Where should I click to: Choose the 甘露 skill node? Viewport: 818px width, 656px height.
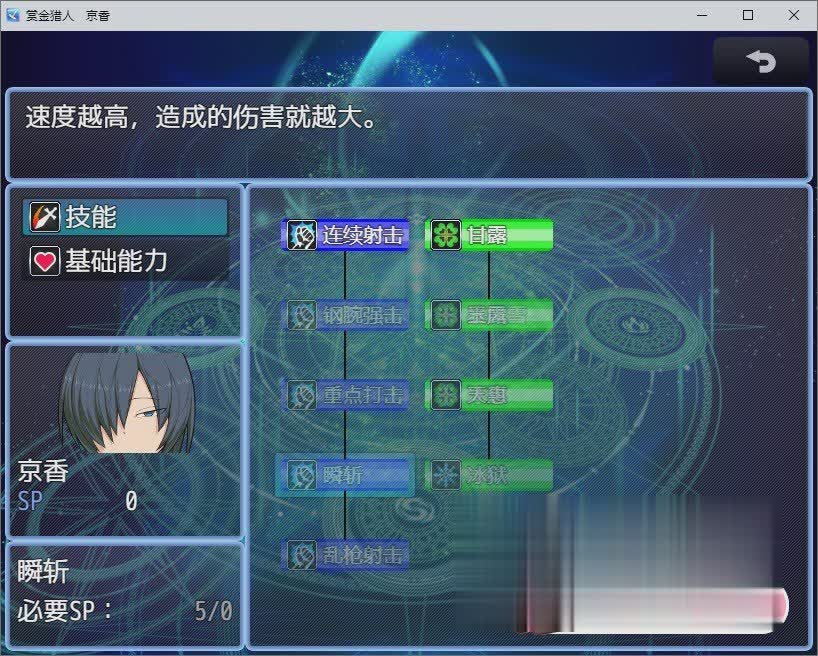point(490,235)
